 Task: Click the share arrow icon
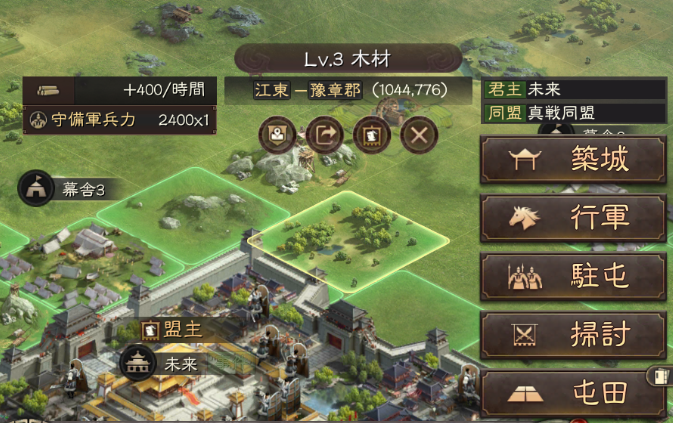[325, 135]
